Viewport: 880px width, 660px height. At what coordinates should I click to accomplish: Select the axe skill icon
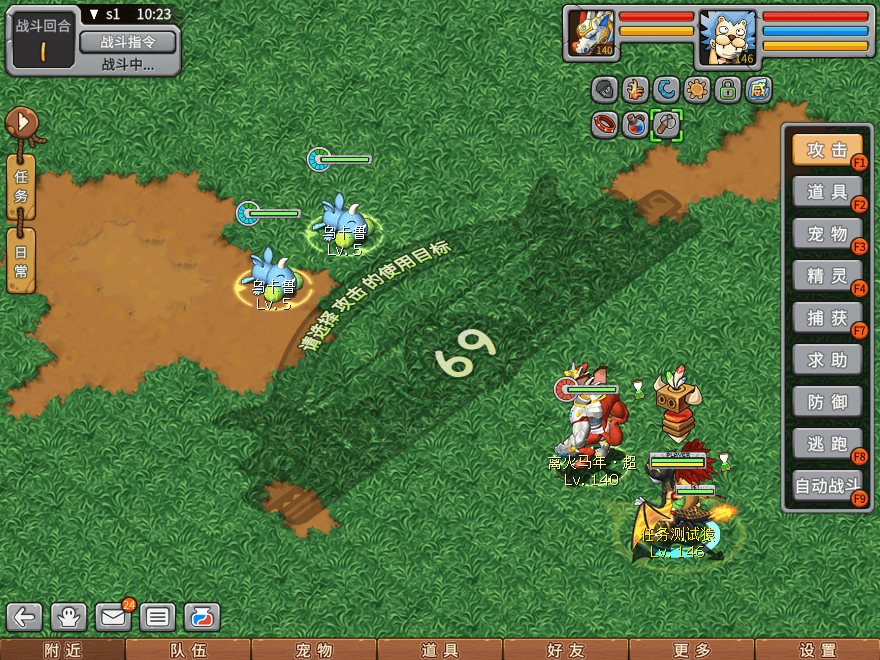[x=666, y=124]
